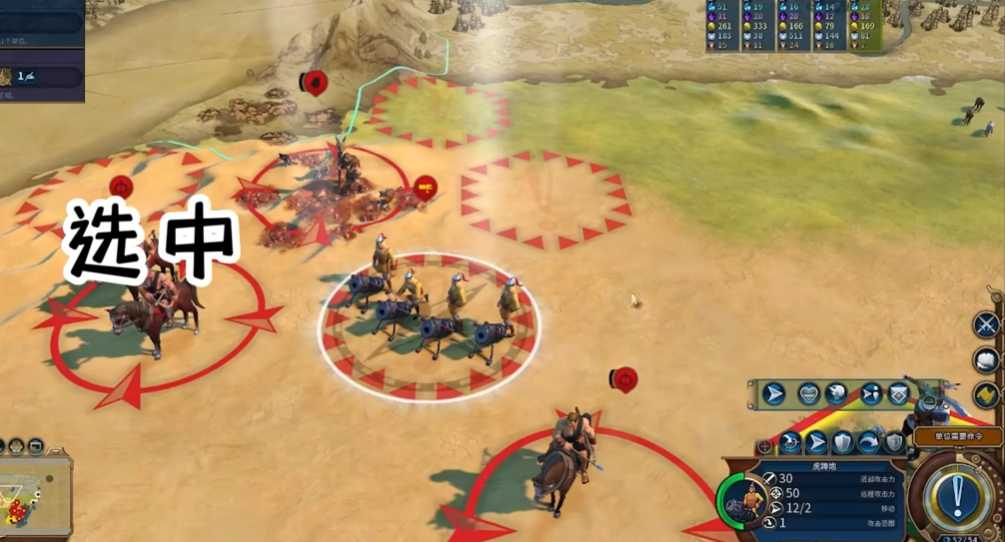
Task: Select the crossed swords notification icon
Action: click(x=987, y=325)
